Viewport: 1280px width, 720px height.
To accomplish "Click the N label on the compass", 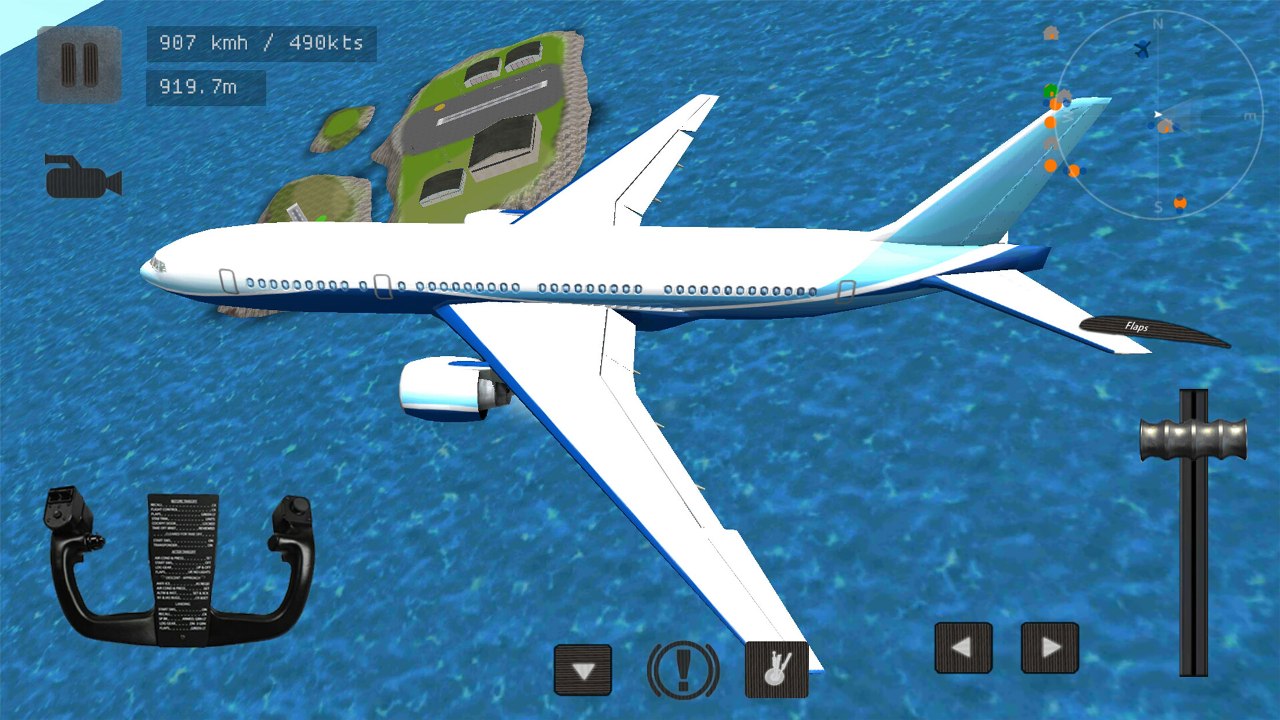I will point(1159,21).
